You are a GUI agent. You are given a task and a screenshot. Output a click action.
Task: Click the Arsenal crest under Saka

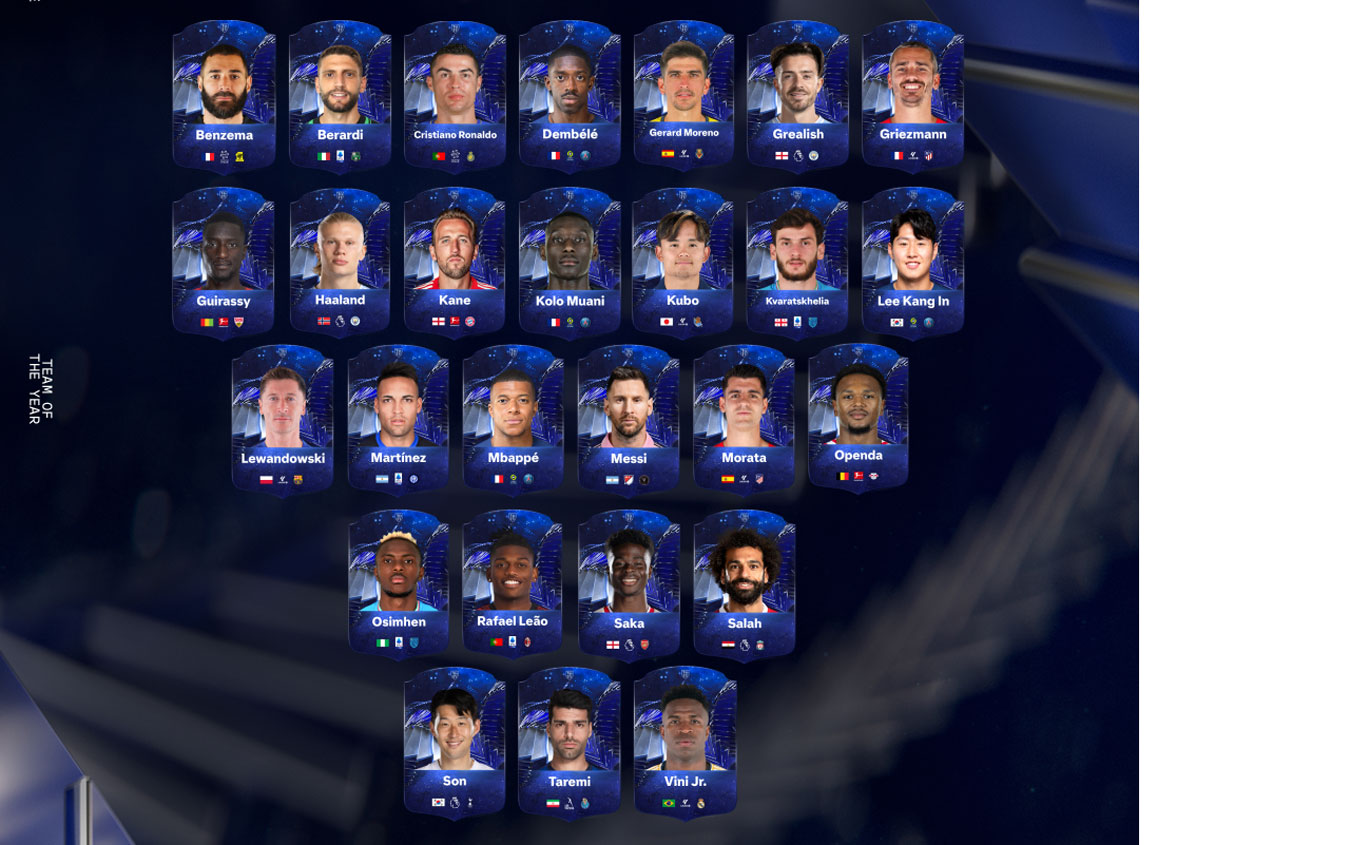tap(644, 644)
